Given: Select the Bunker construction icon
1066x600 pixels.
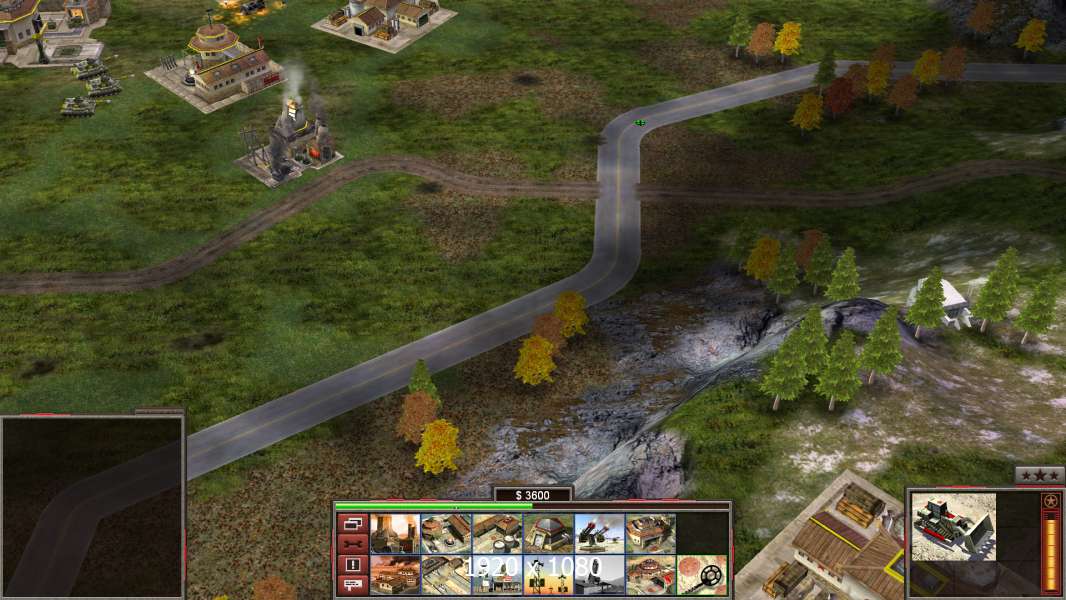Looking at the screenshot, I should 547,534.
